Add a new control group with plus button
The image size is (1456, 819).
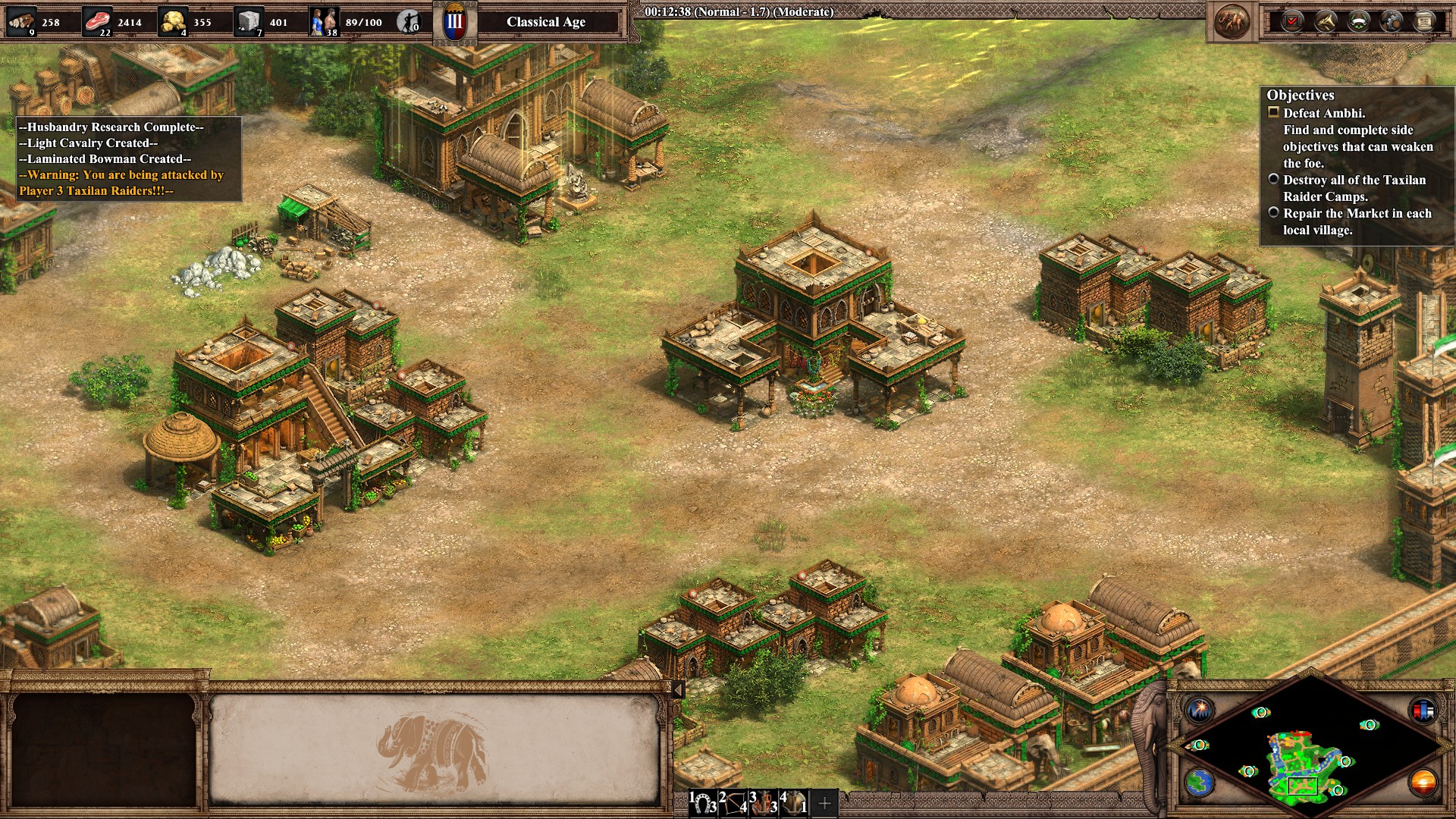(x=825, y=803)
